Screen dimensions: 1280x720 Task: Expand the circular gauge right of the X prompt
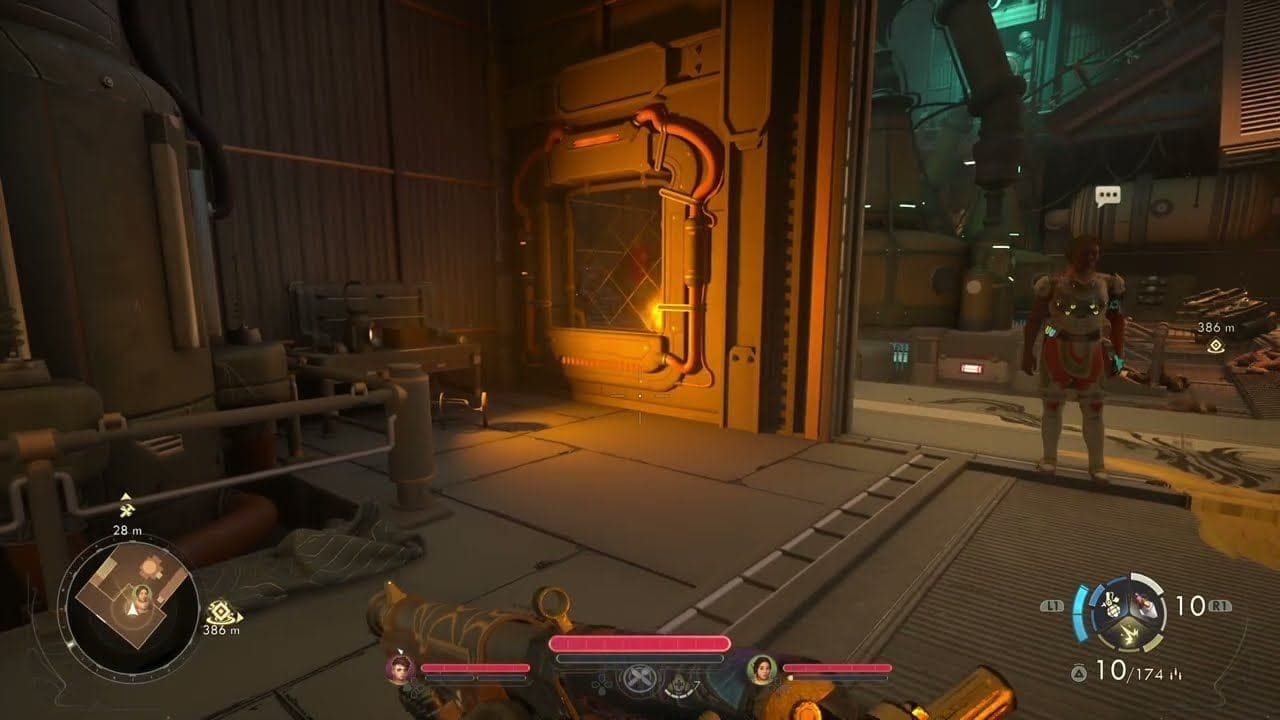pyautogui.click(x=681, y=687)
